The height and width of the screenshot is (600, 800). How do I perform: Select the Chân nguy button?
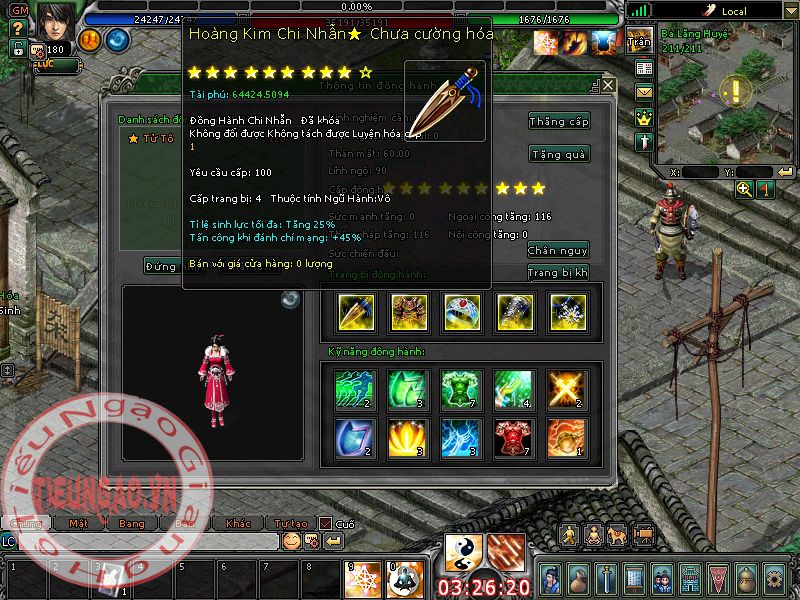coord(558,250)
